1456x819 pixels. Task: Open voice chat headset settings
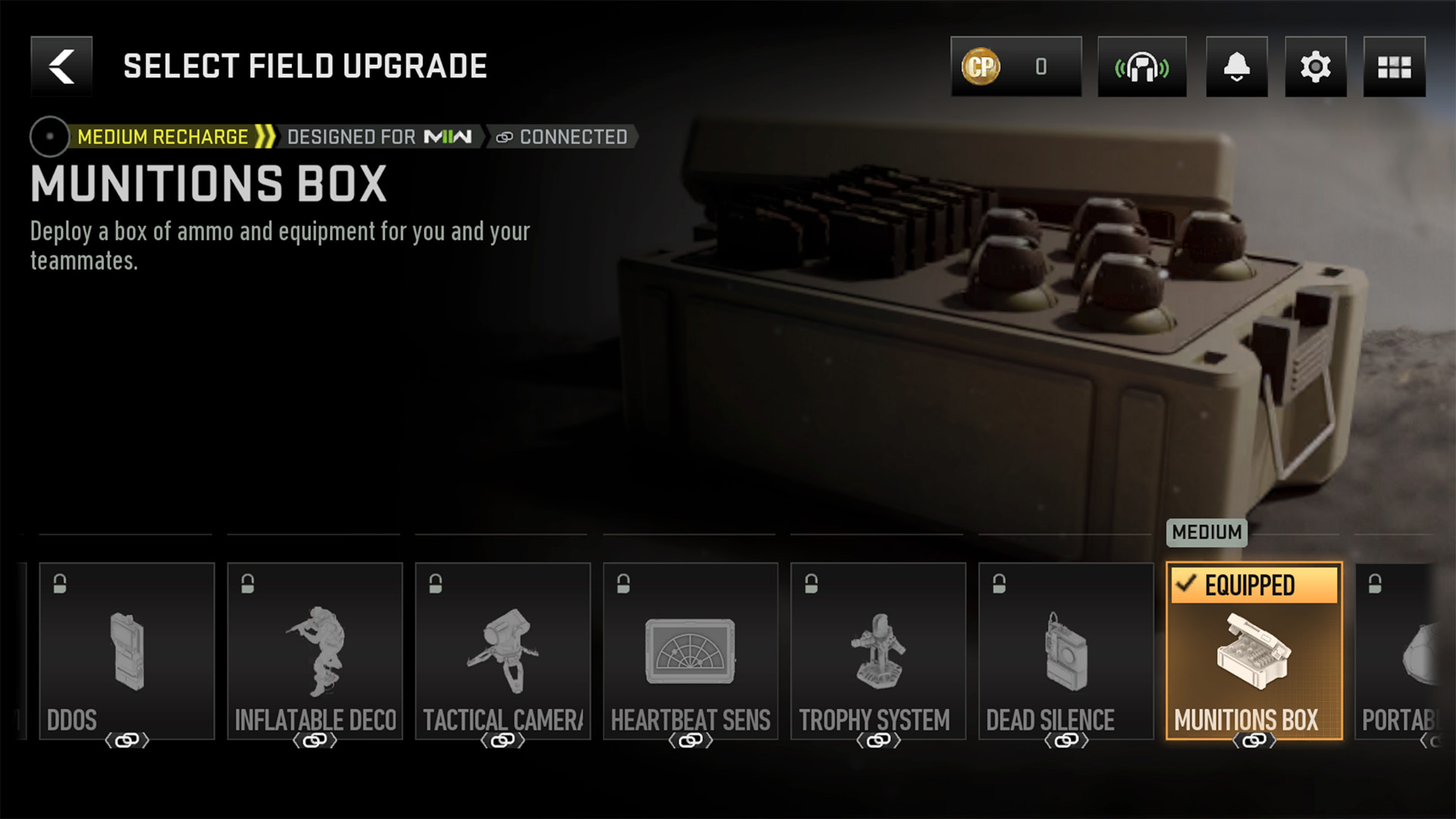tap(1141, 67)
